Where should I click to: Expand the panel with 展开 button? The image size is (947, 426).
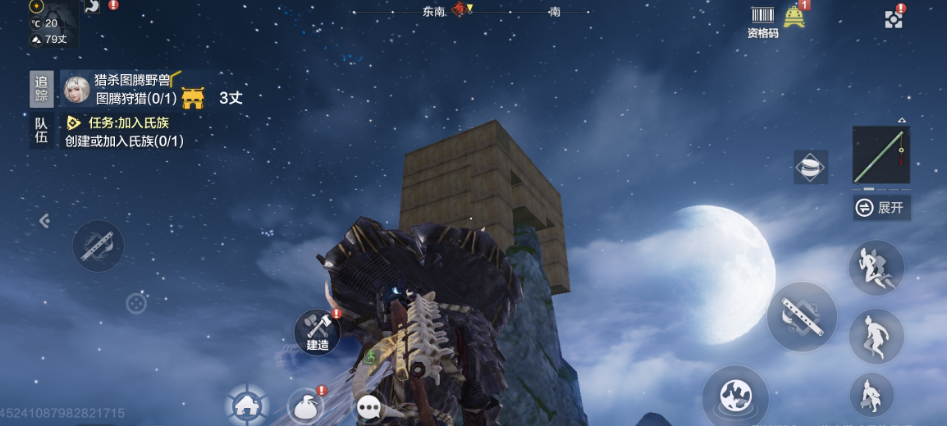tap(881, 208)
